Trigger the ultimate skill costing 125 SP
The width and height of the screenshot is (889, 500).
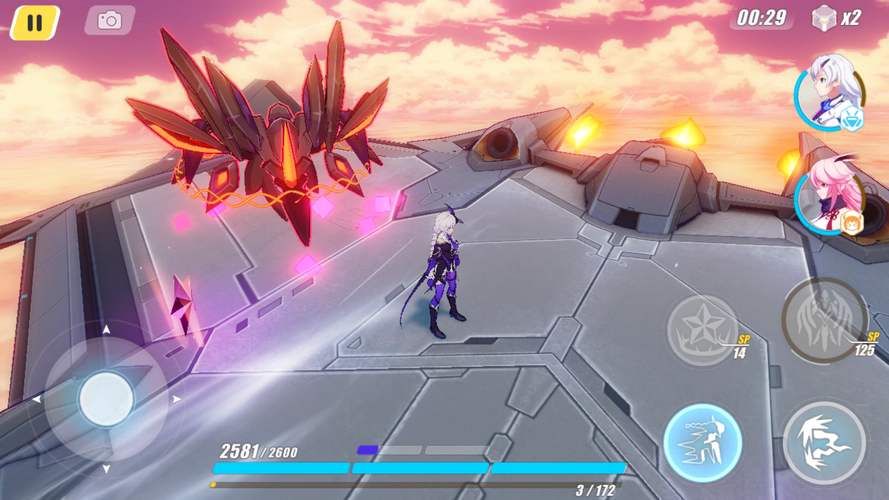[824, 320]
